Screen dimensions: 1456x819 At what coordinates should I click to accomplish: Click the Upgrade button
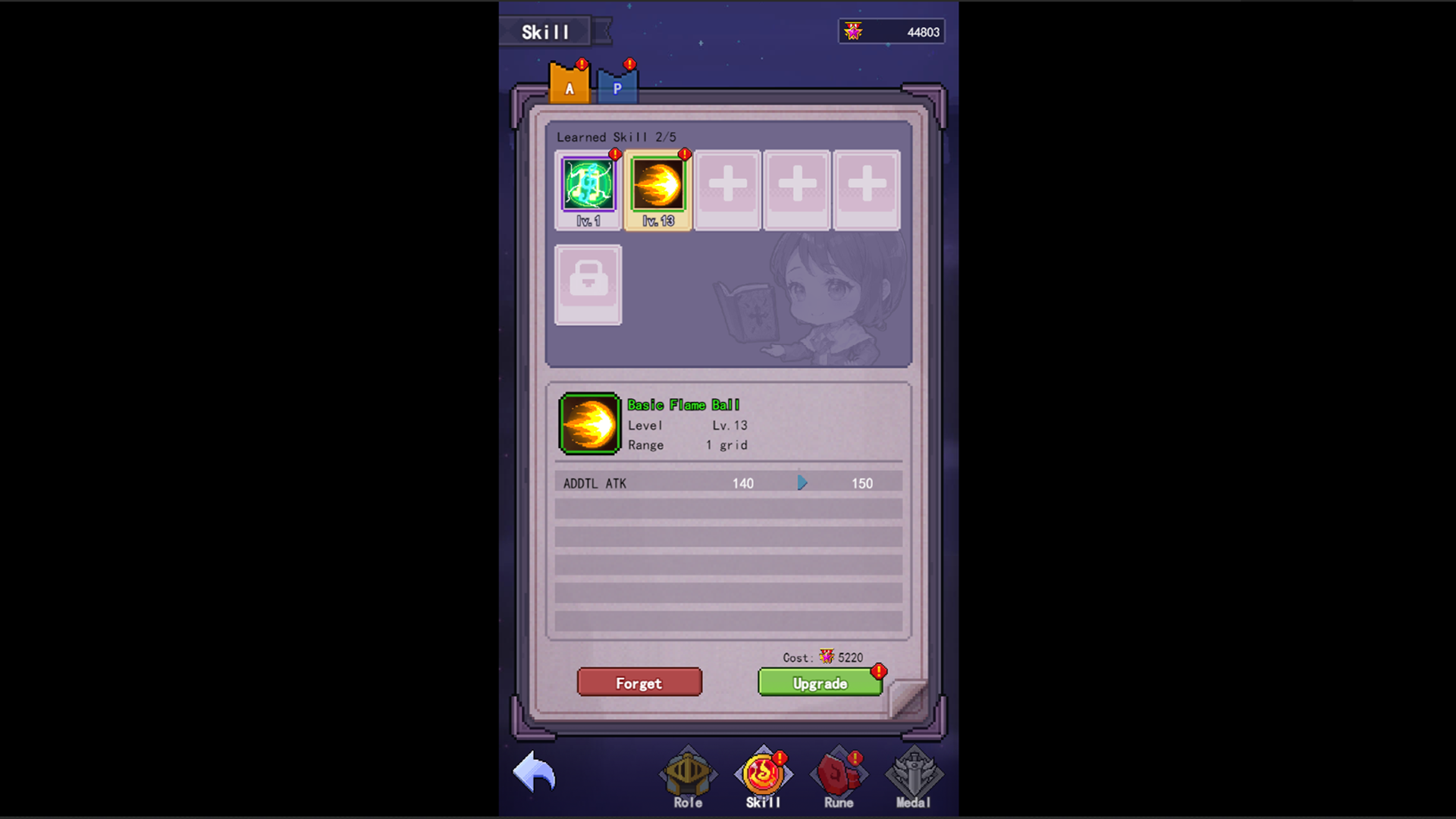coord(819,682)
